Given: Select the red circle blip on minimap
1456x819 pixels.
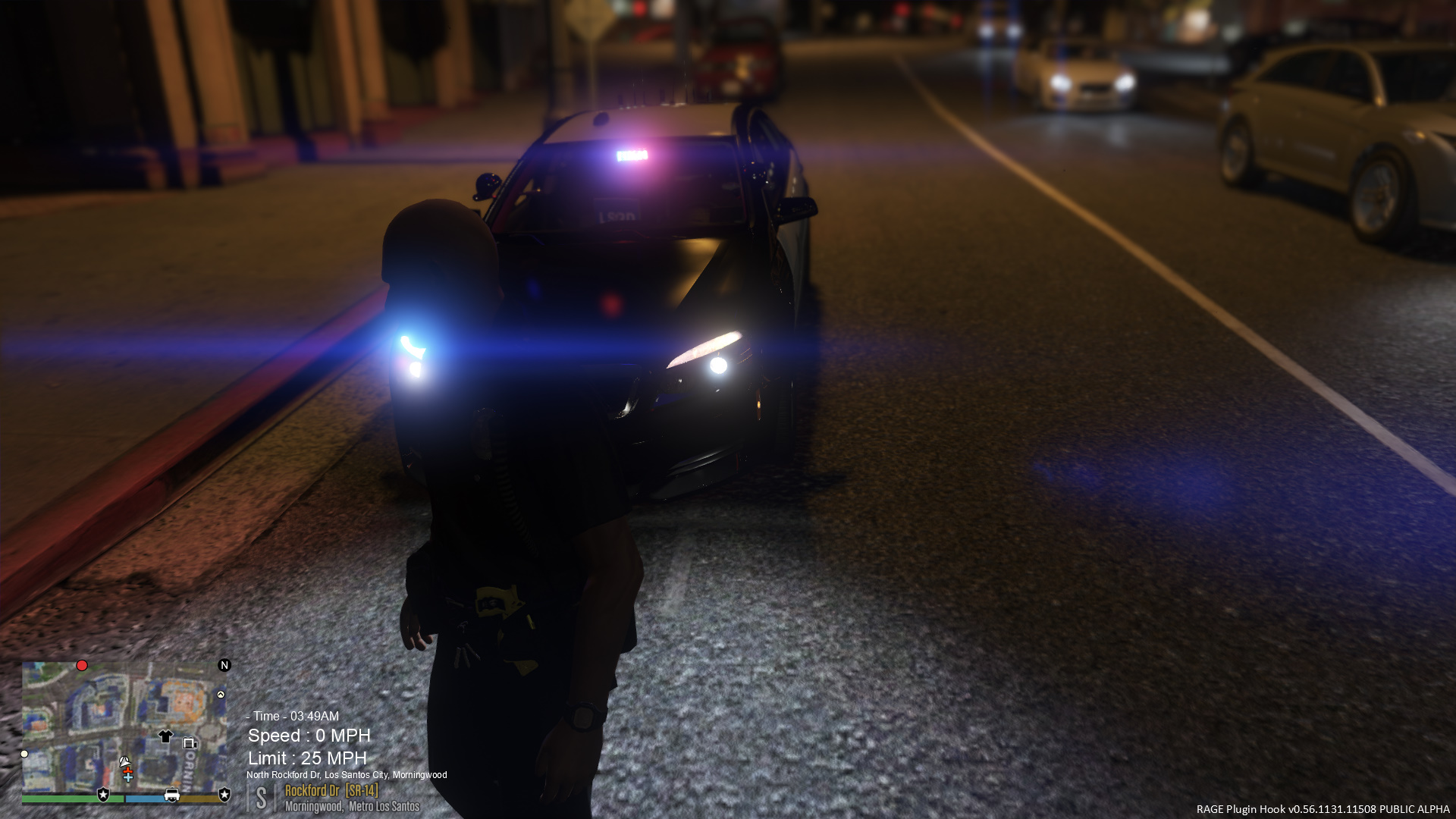Looking at the screenshot, I should pyautogui.click(x=82, y=666).
